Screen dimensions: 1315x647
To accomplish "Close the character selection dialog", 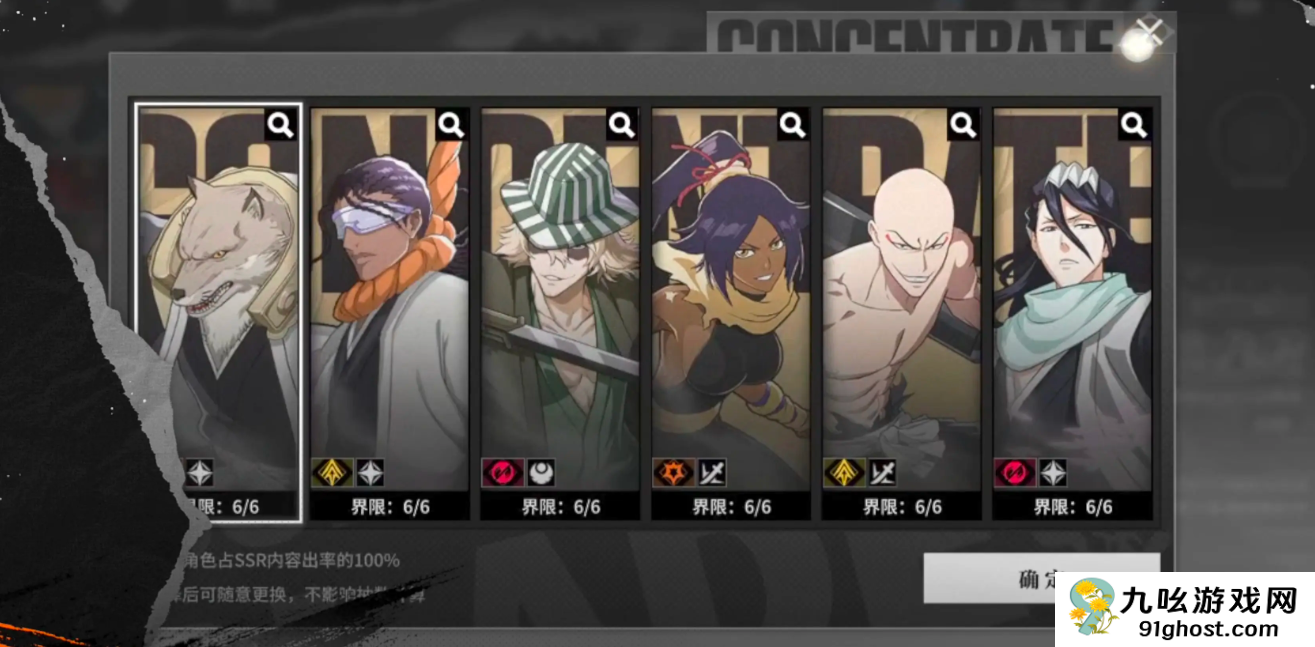I will click(1149, 34).
